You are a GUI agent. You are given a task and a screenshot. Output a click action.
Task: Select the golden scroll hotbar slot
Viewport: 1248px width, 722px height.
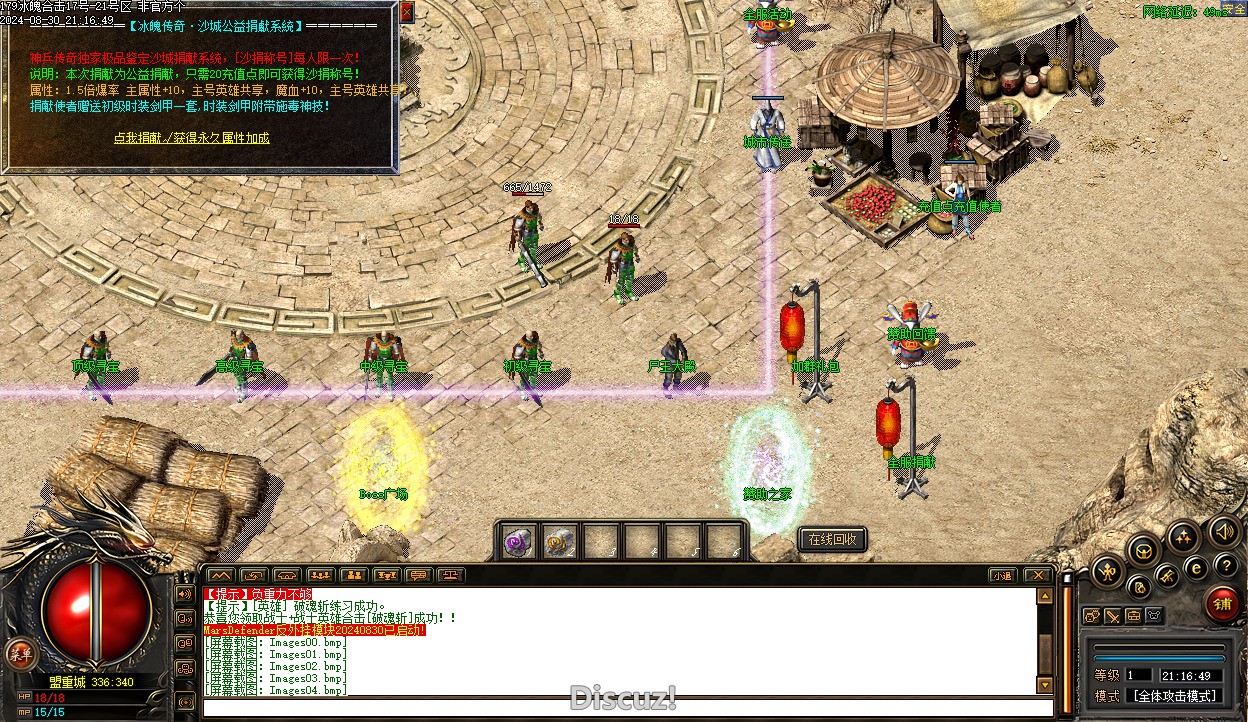click(x=560, y=541)
